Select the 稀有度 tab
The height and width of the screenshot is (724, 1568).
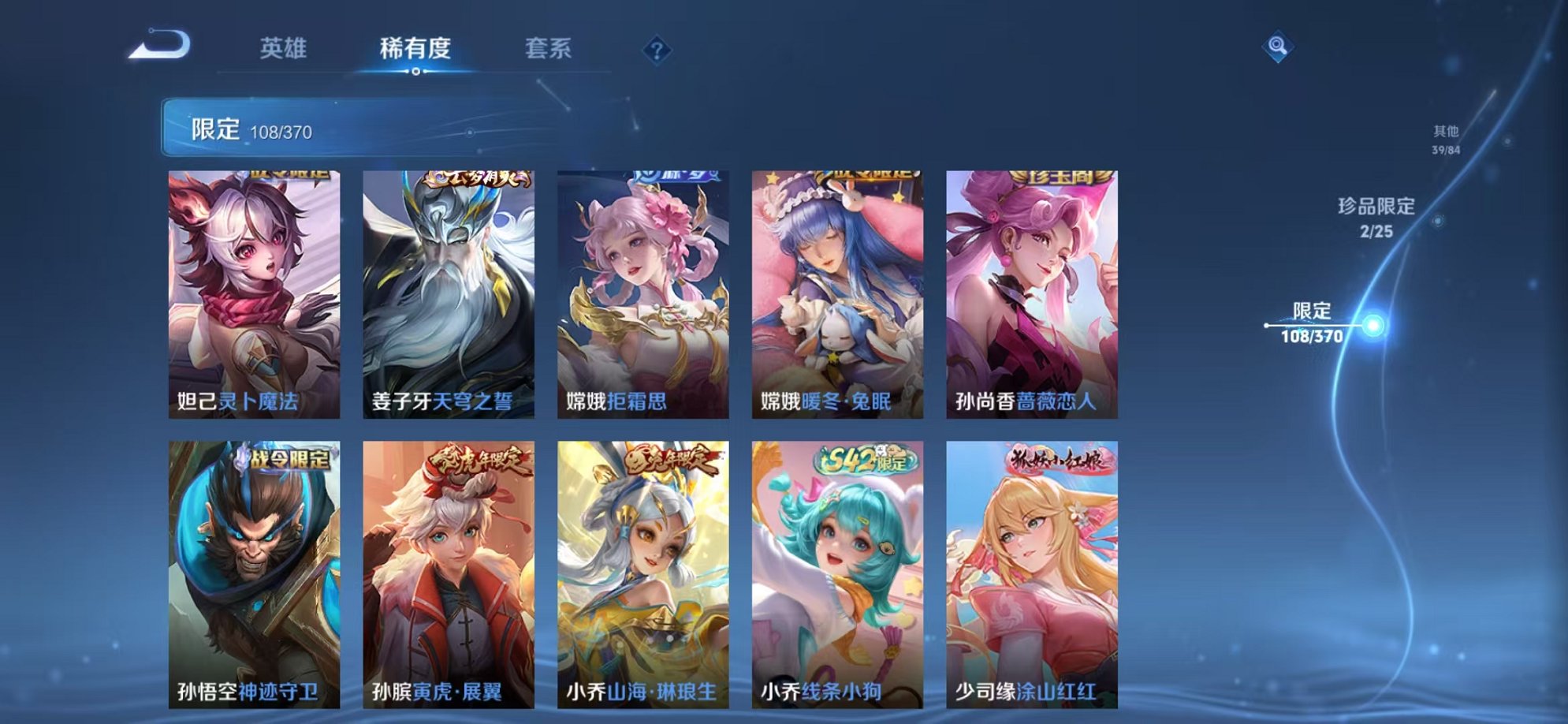(x=417, y=49)
